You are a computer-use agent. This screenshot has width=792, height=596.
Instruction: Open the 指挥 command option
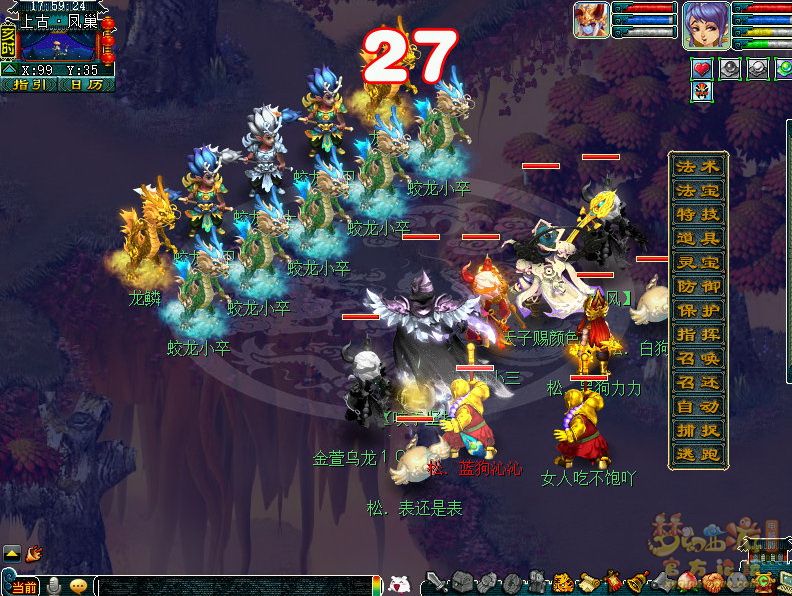pyautogui.click(x=698, y=335)
